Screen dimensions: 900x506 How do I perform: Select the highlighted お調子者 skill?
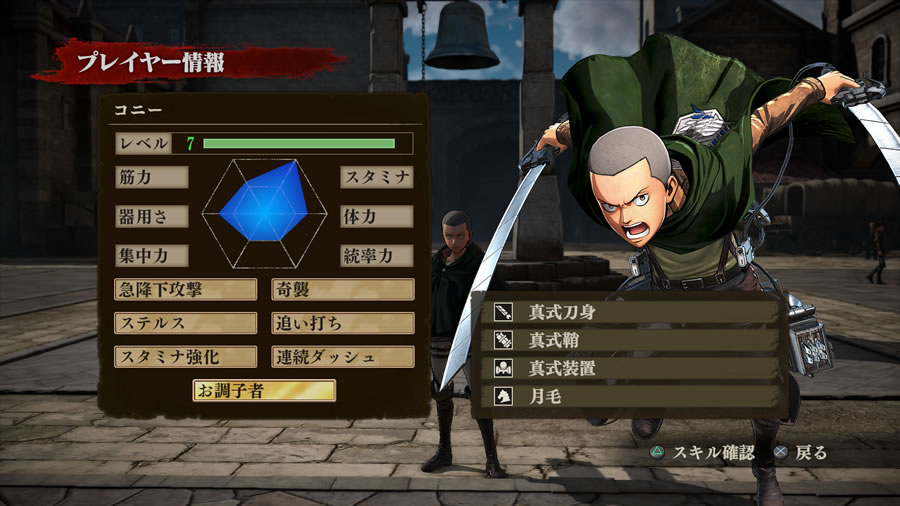pos(264,390)
